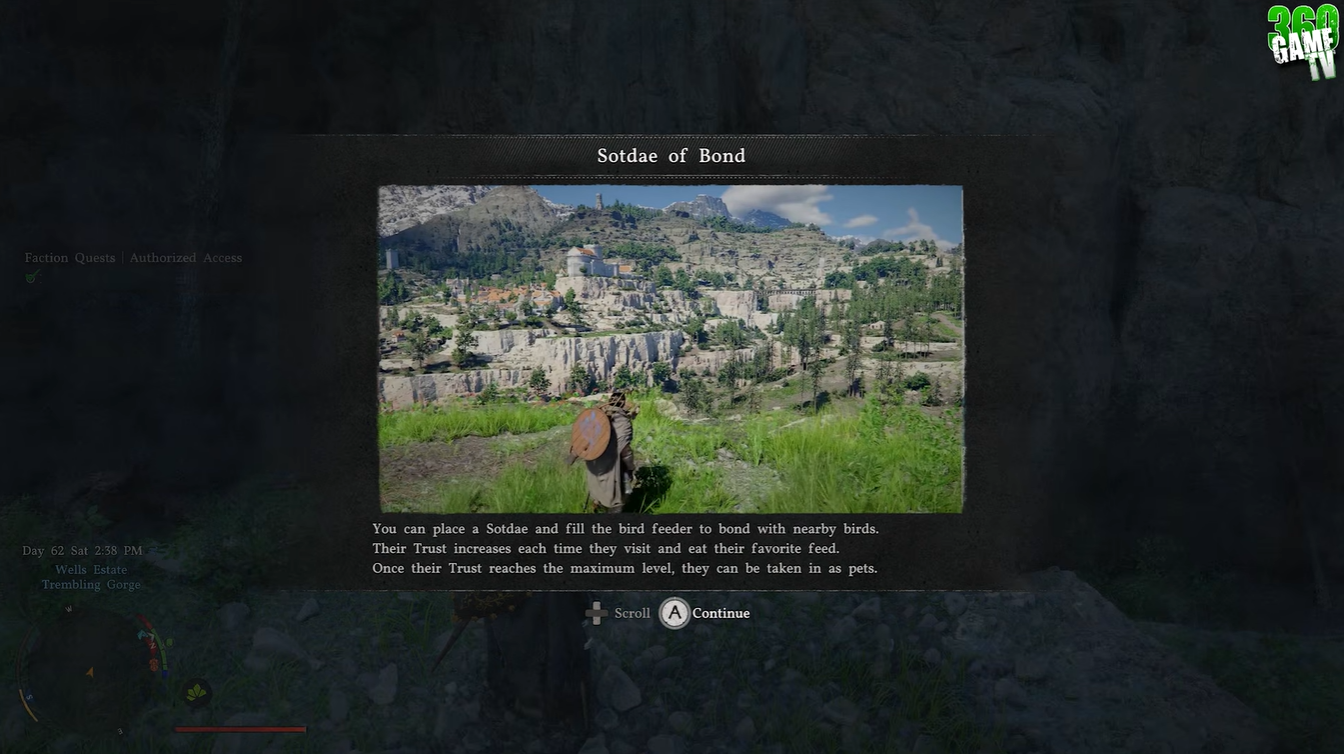Click the red health bar

point(240,729)
